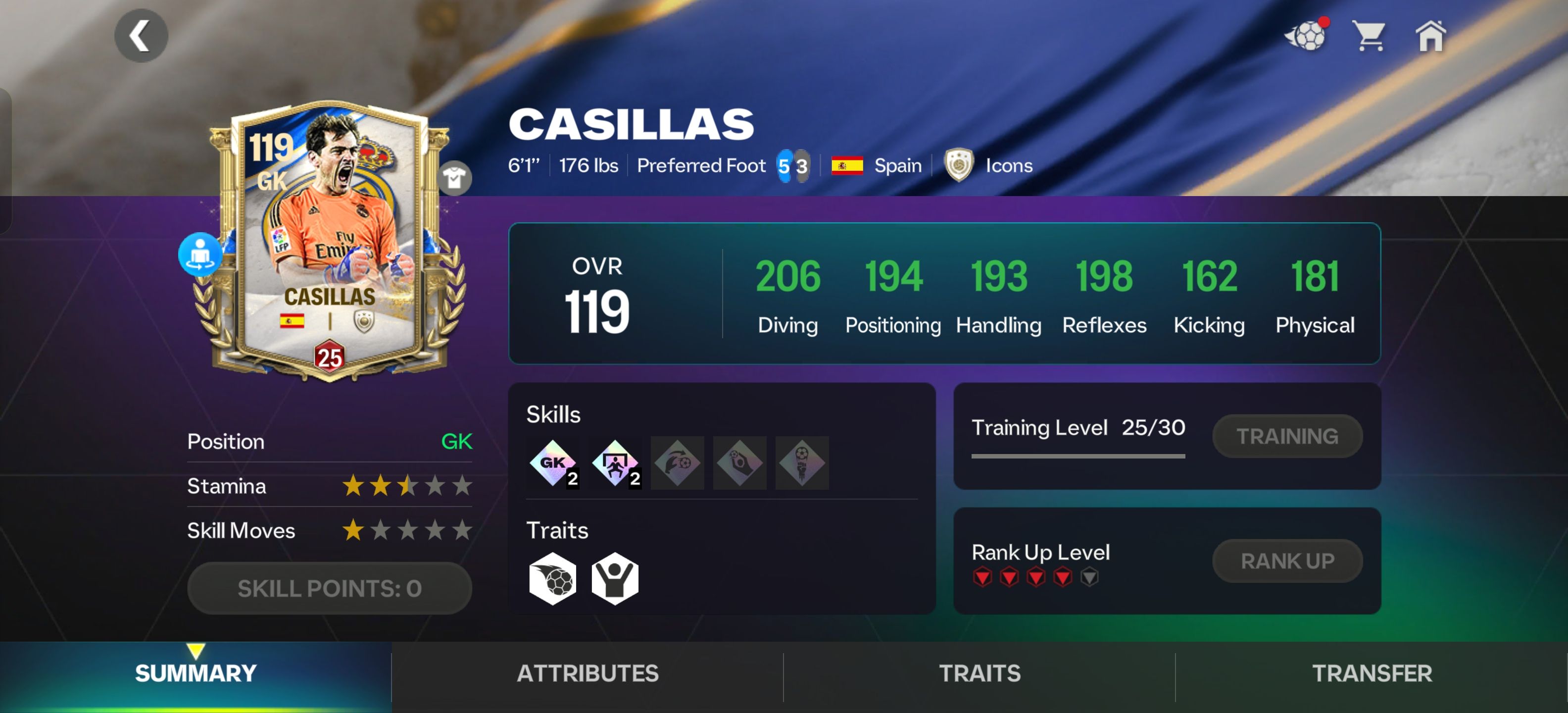Select the goalkeeper stance level 2 skill icon
This screenshot has width=1568, height=713.
[615, 463]
